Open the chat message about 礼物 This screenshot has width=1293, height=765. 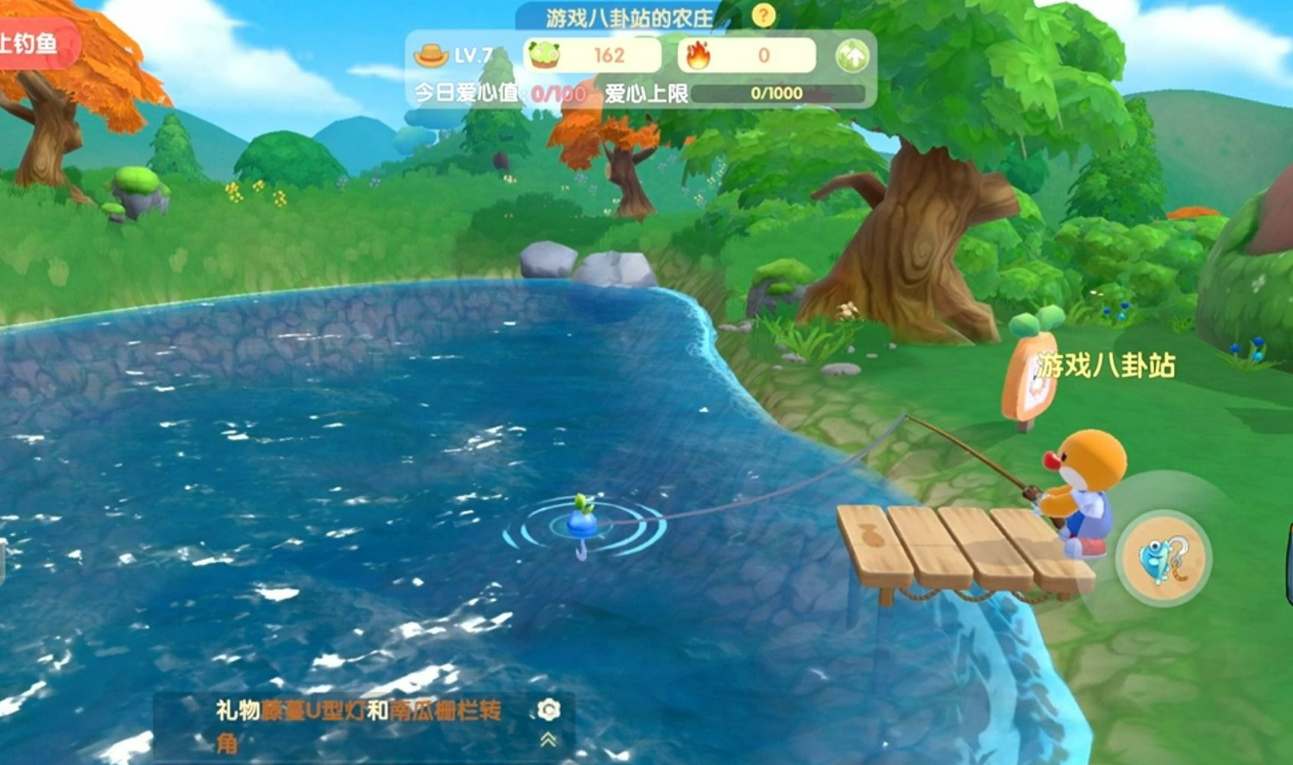(x=360, y=726)
